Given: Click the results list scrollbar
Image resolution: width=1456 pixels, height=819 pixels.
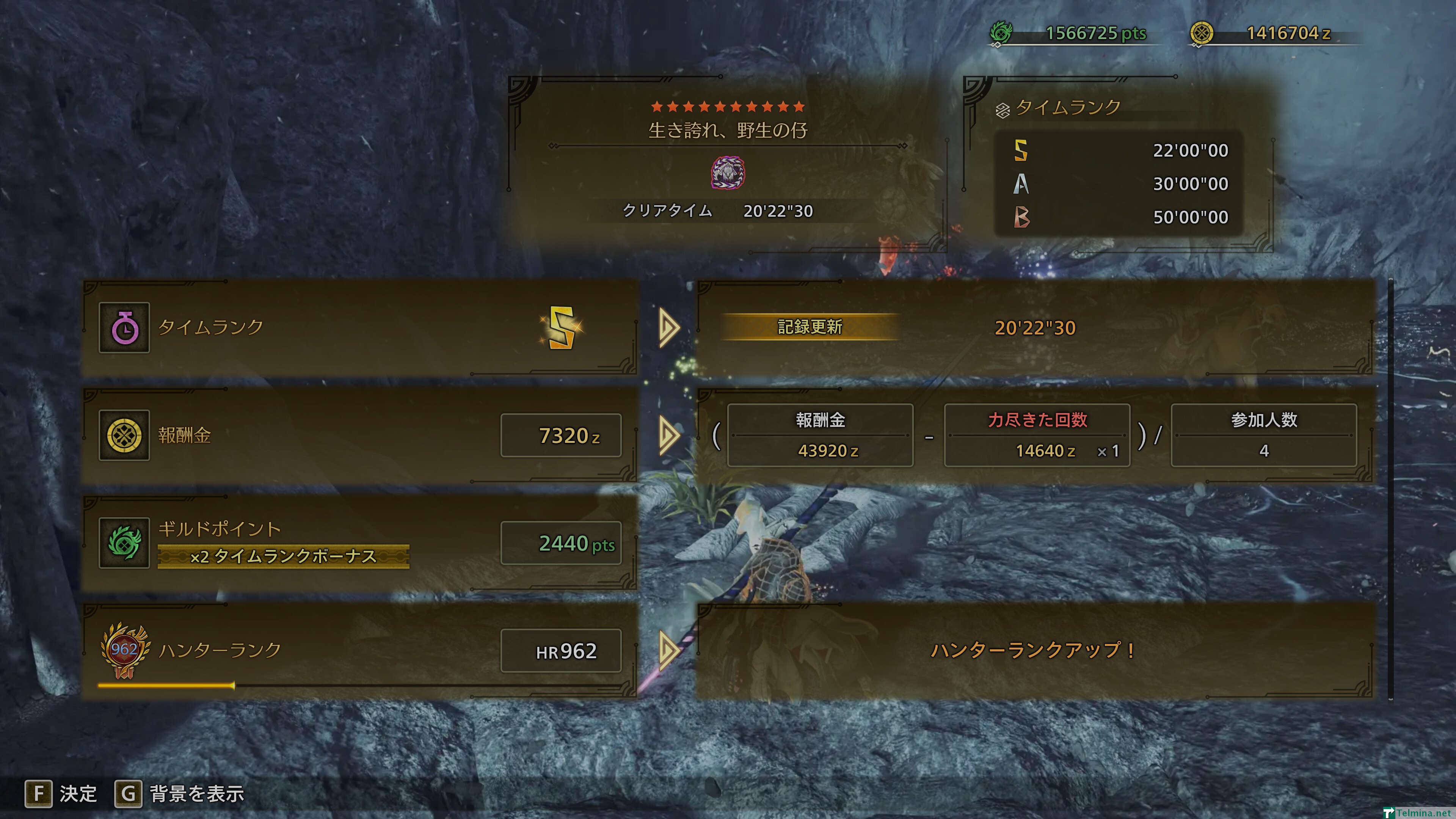Looking at the screenshot, I should pyautogui.click(x=1390, y=490).
